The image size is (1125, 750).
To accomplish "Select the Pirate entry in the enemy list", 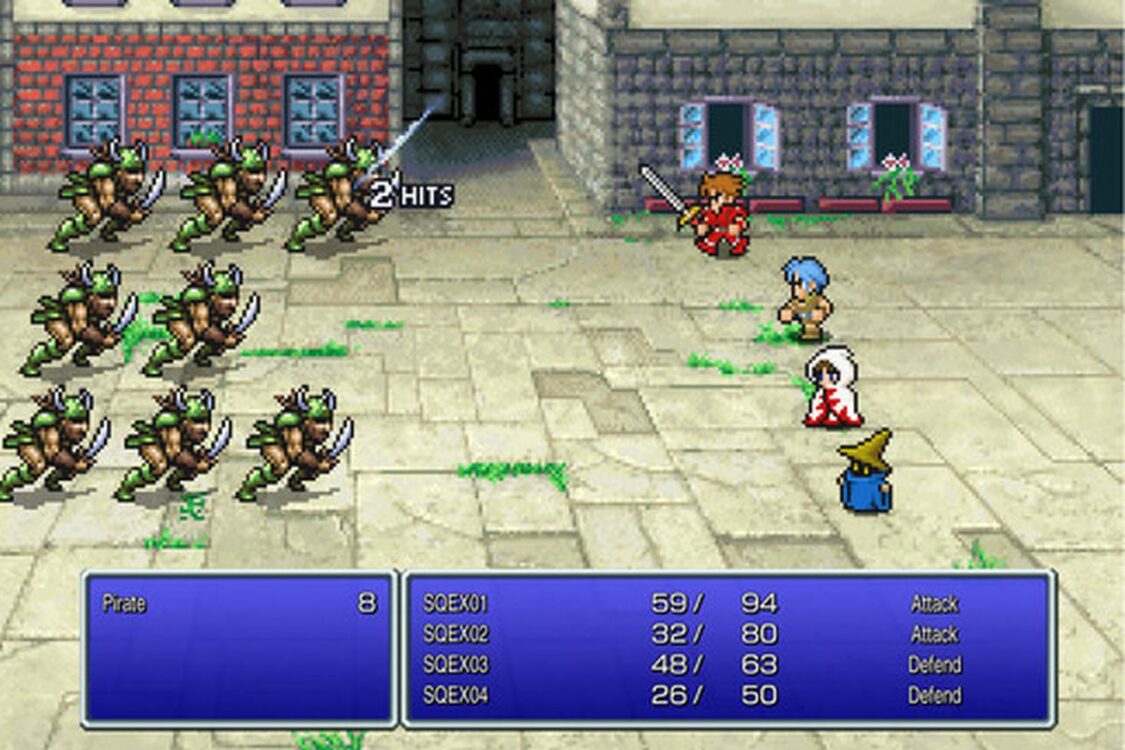I will (125, 604).
